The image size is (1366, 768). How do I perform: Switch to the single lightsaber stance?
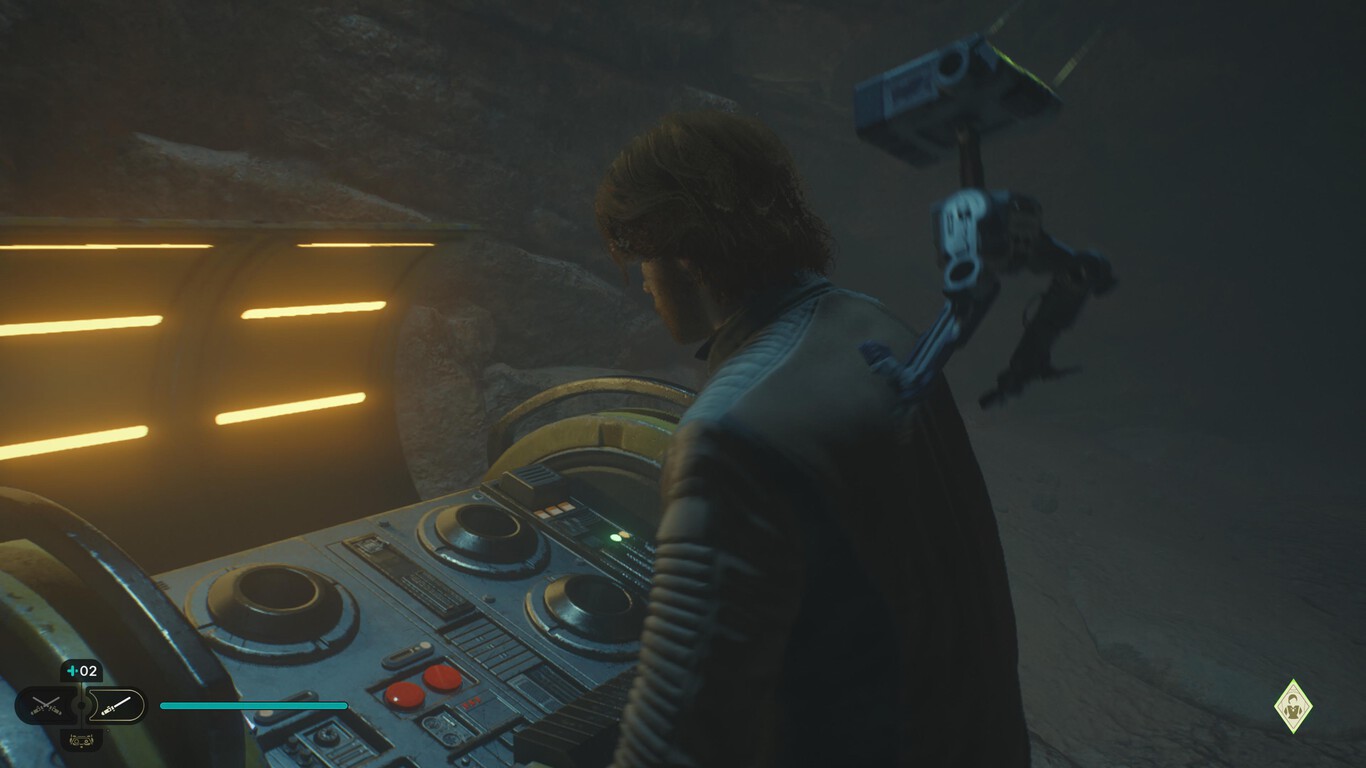115,705
